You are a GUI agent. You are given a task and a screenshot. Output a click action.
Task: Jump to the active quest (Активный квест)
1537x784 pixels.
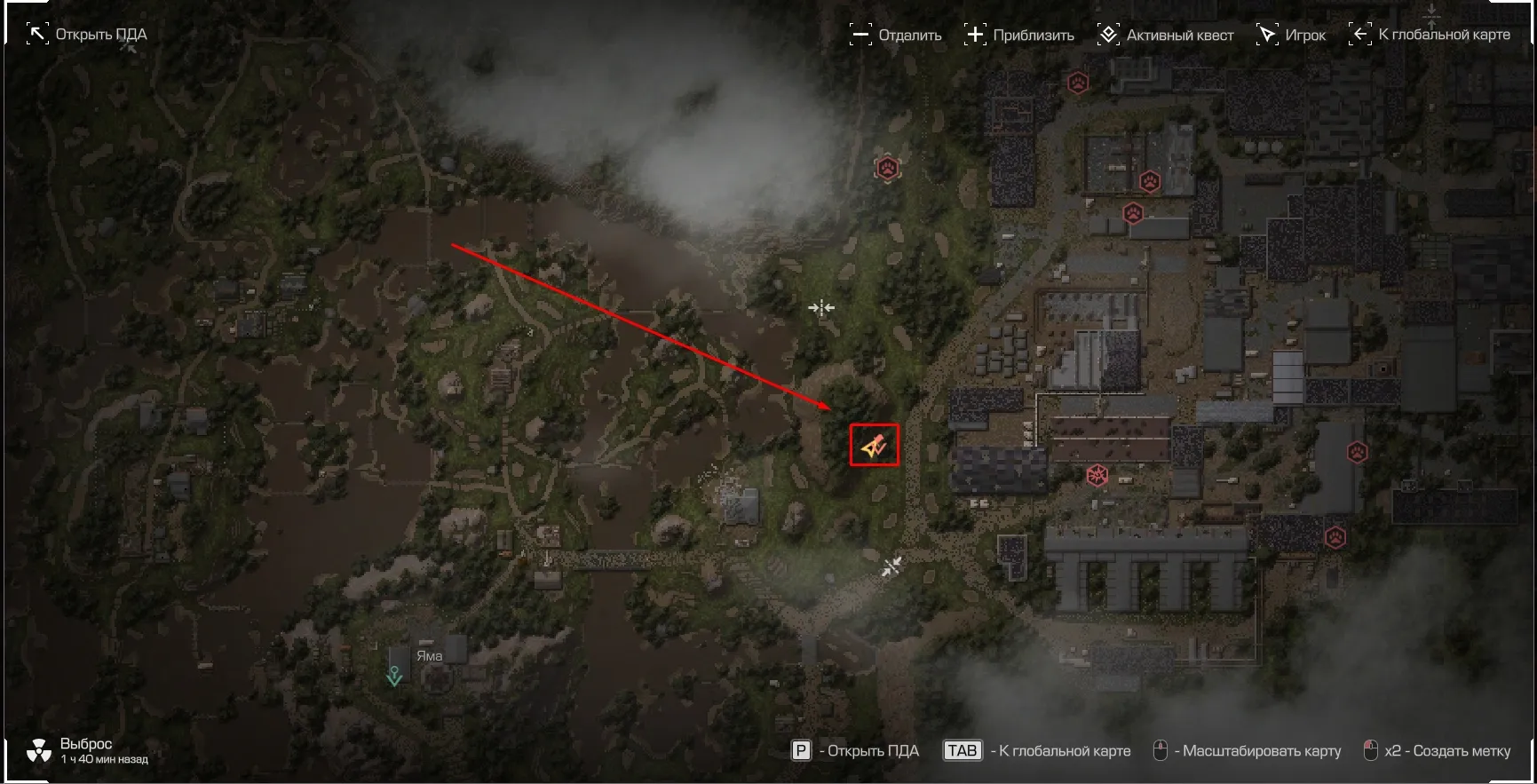(1165, 35)
